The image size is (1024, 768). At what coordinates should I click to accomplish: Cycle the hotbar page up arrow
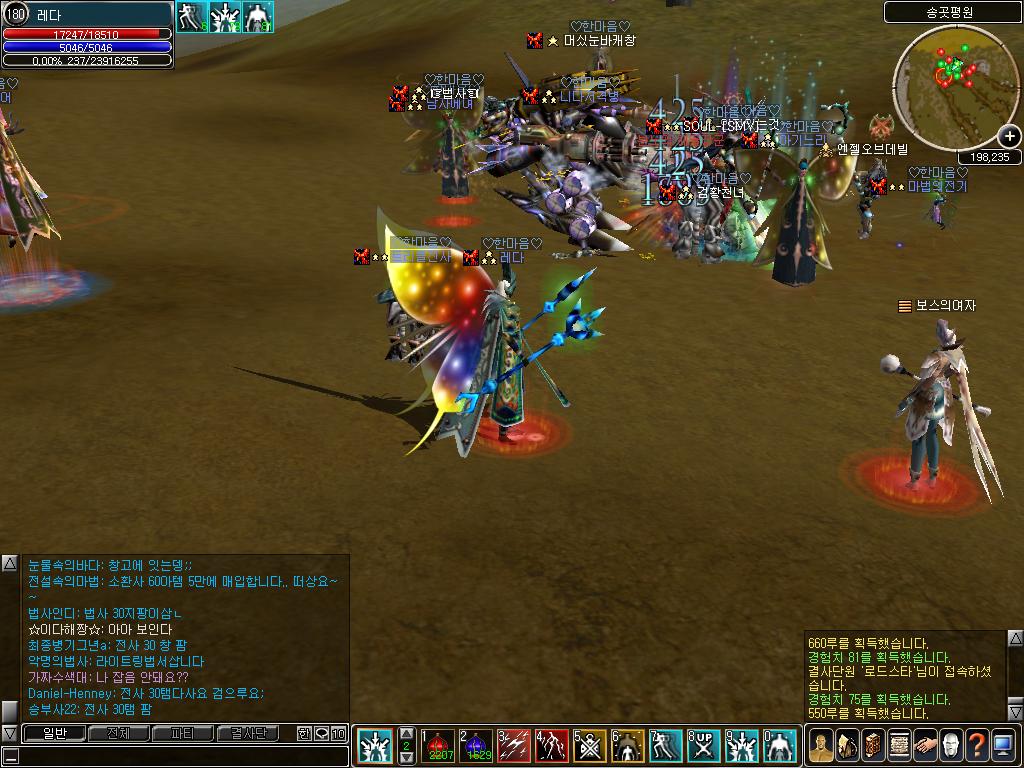pyautogui.click(x=406, y=733)
